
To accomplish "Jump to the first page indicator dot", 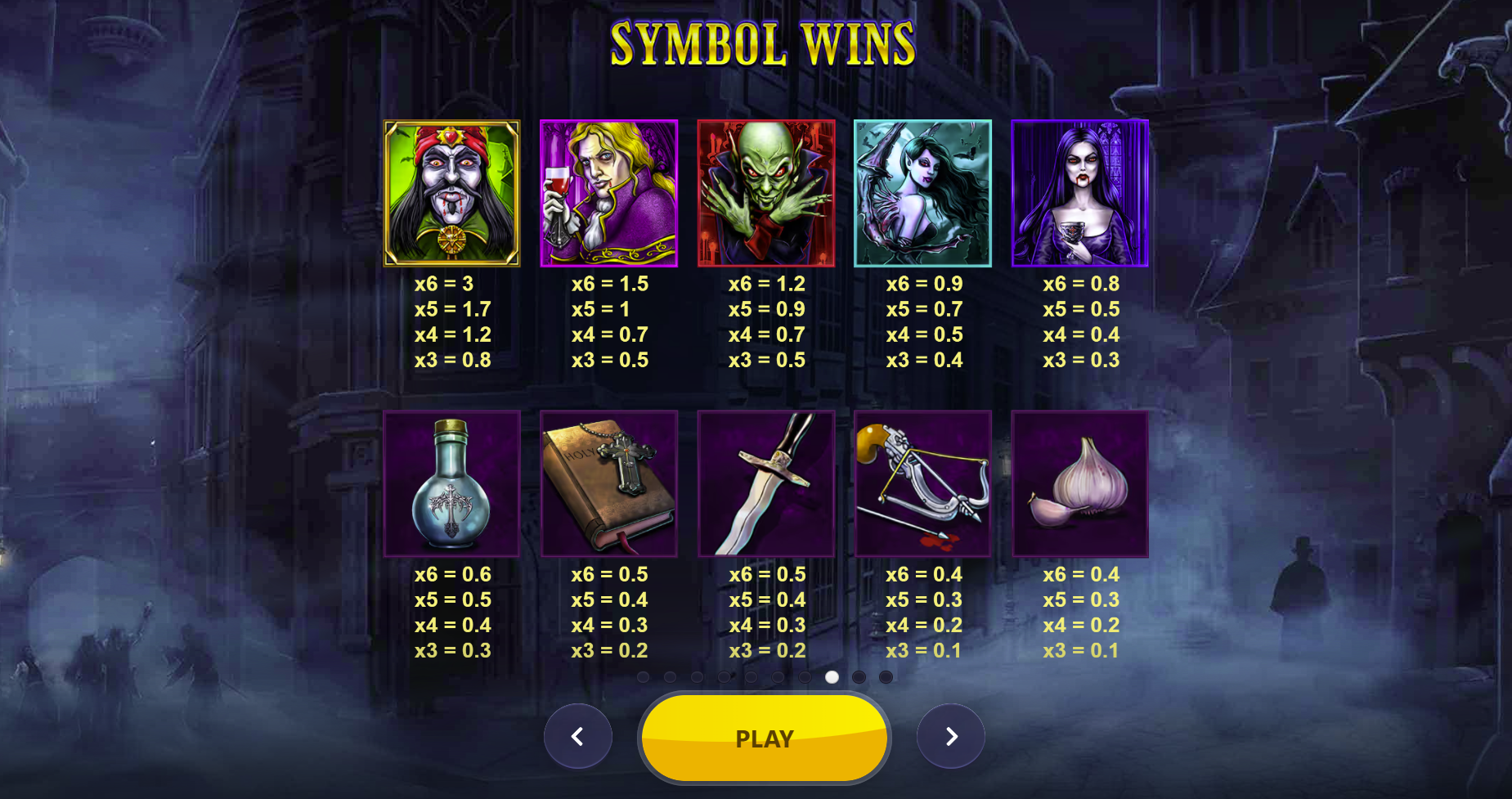I will coord(643,677).
